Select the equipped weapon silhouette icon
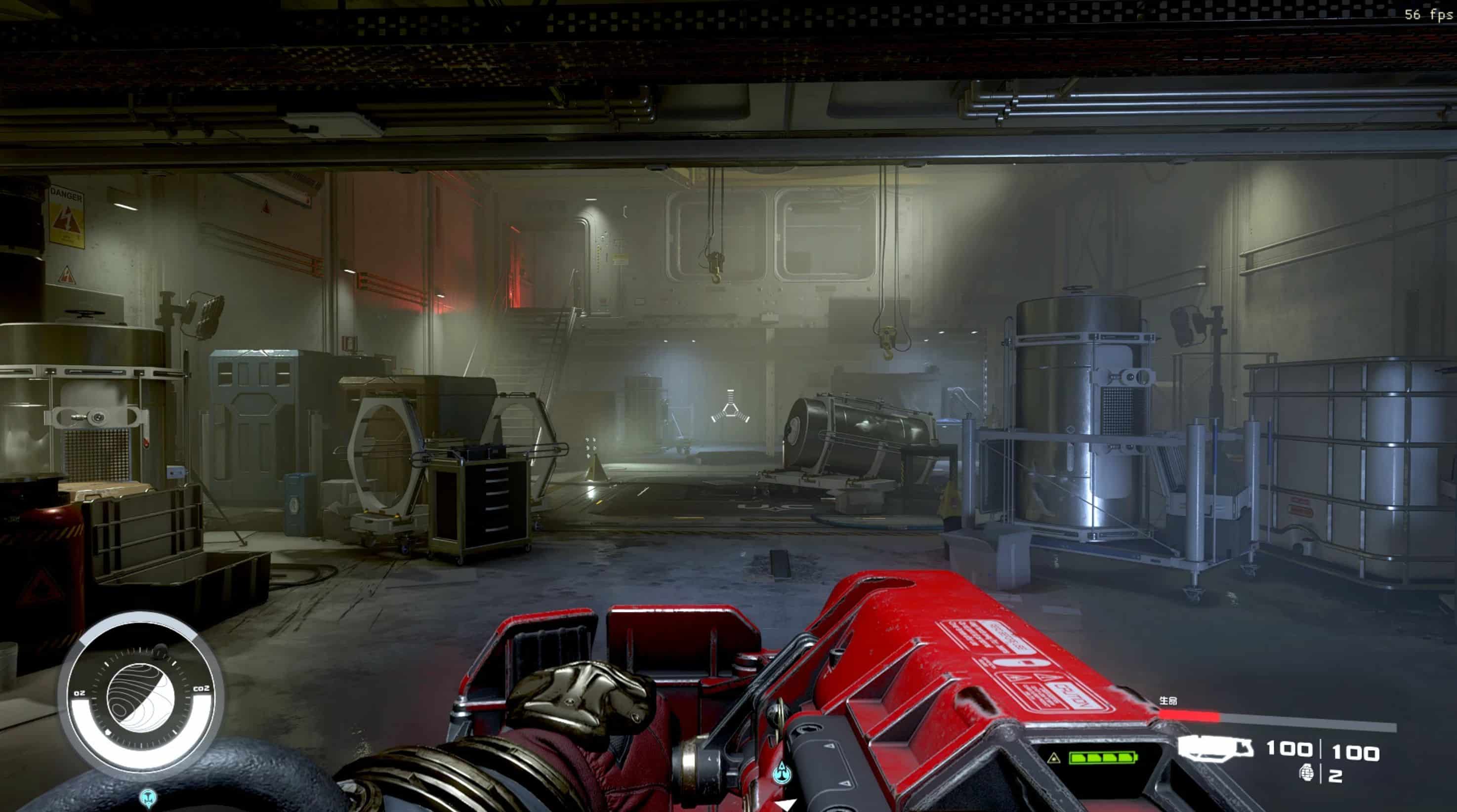 [1216, 747]
